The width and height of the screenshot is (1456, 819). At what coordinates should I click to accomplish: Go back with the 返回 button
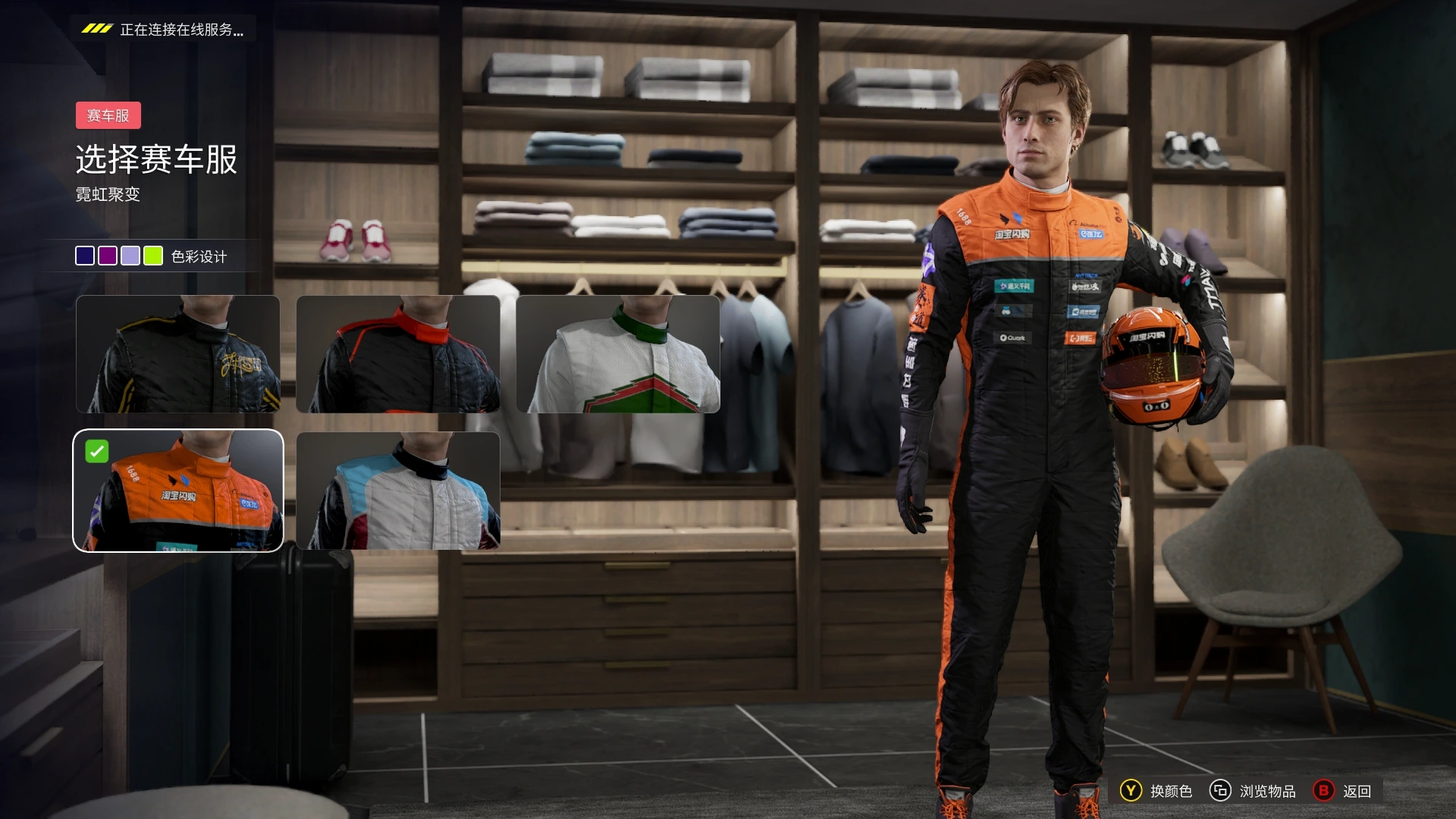(x=1343, y=791)
